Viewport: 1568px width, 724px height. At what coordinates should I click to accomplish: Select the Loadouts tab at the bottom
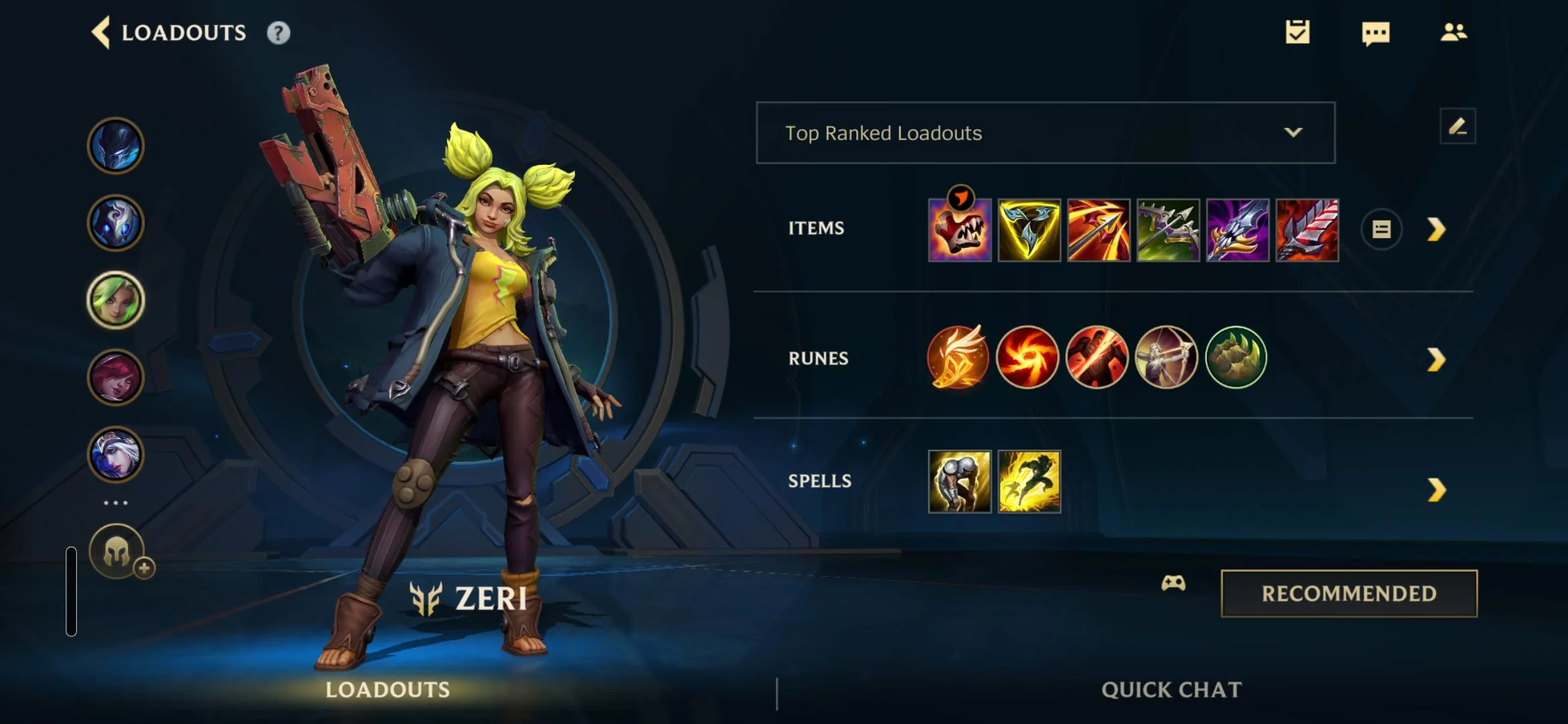pyautogui.click(x=389, y=689)
